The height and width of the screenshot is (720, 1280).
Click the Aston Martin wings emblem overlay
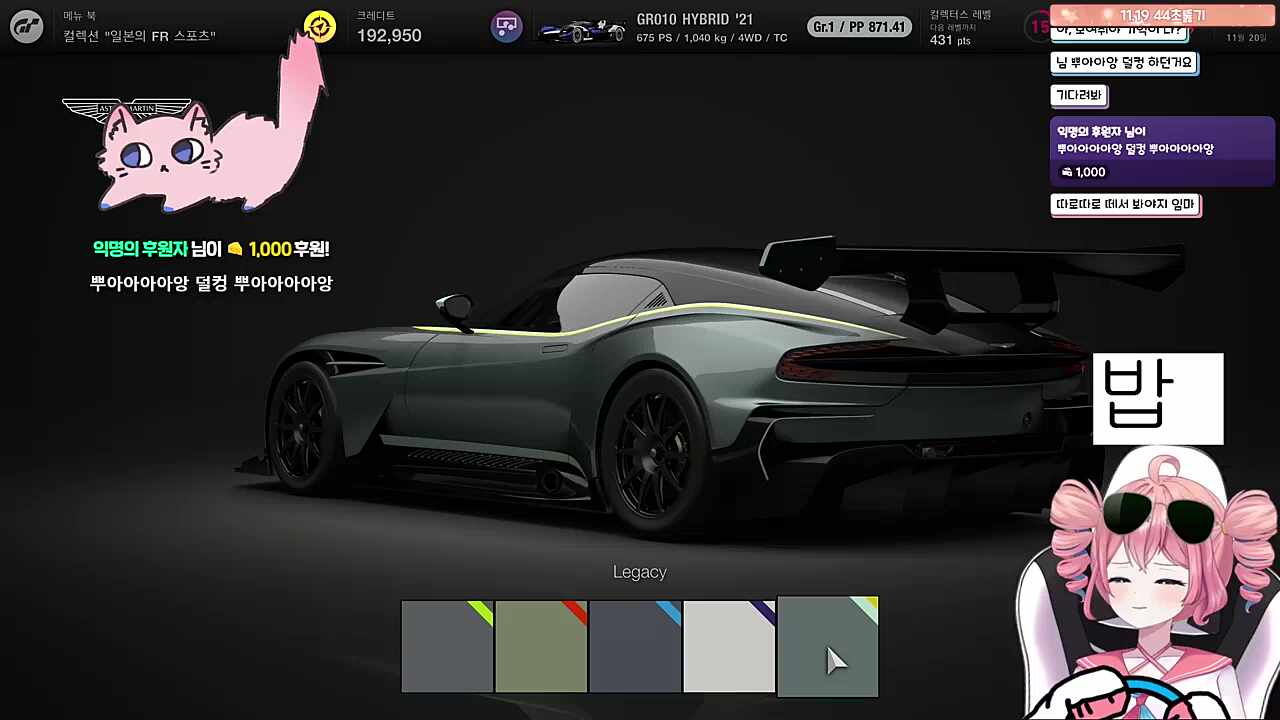pos(127,108)
